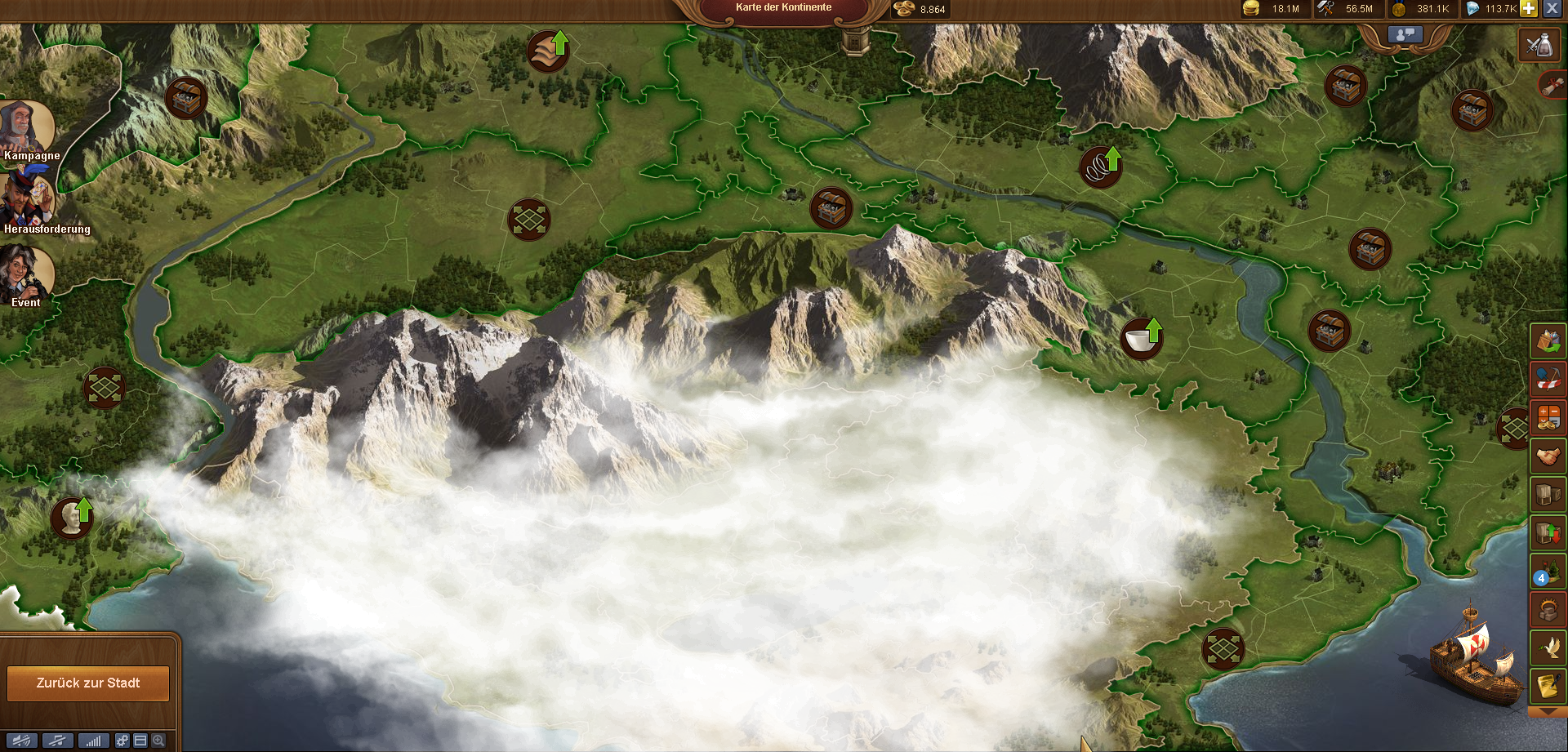Open the white dove menu button

click(1548, 647)
